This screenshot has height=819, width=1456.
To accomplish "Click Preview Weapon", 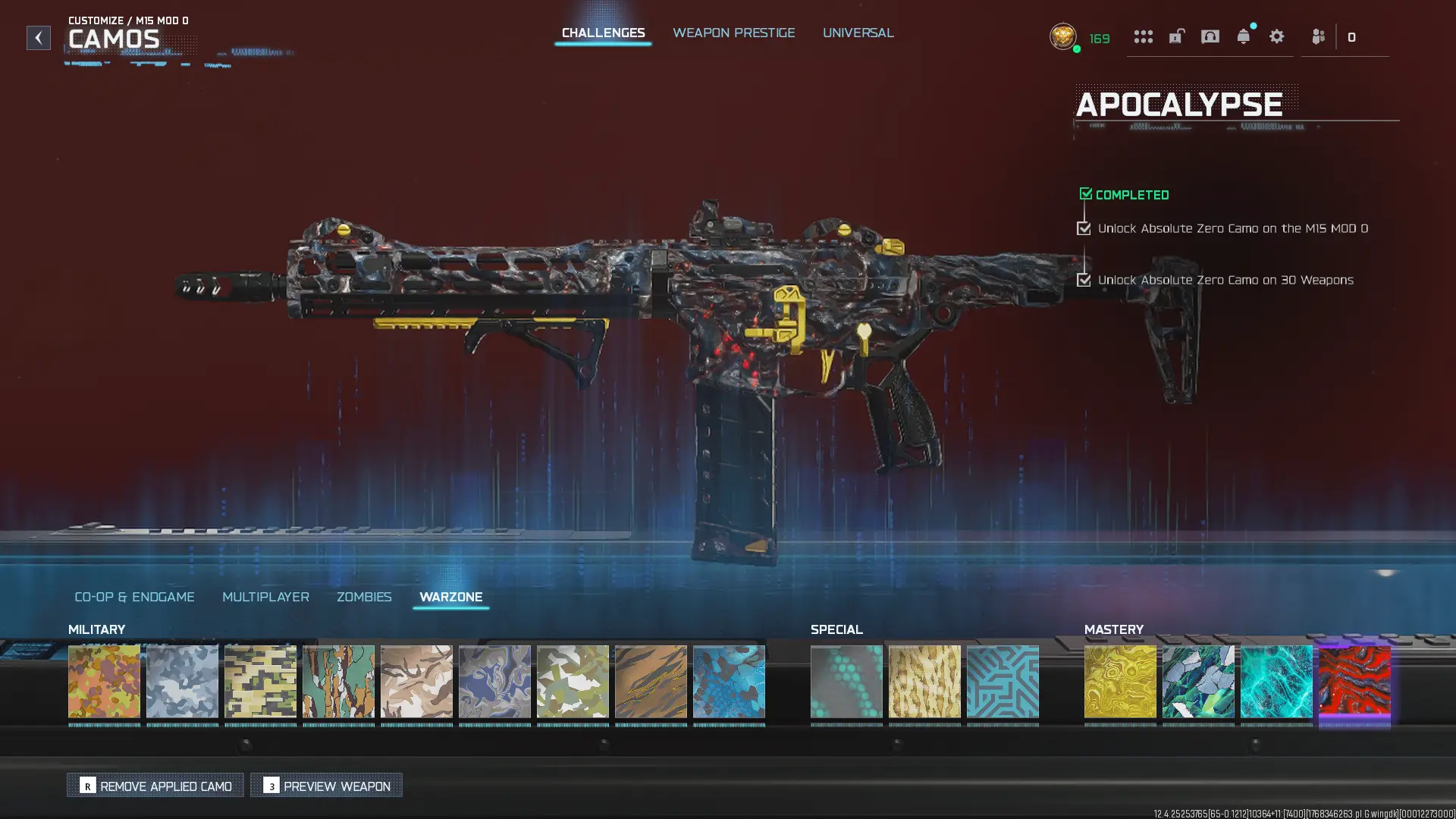I will (x=326, y=786).
